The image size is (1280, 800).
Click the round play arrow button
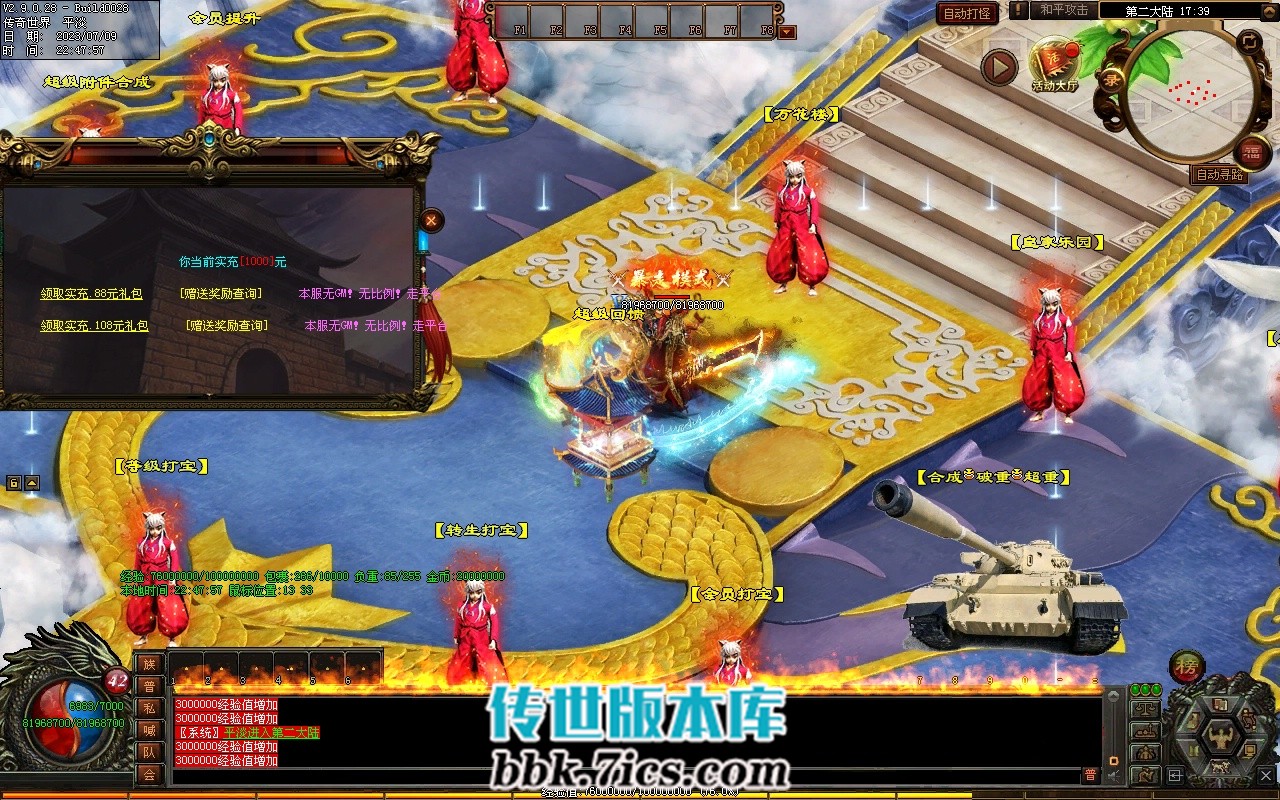(x=998, y=67)
